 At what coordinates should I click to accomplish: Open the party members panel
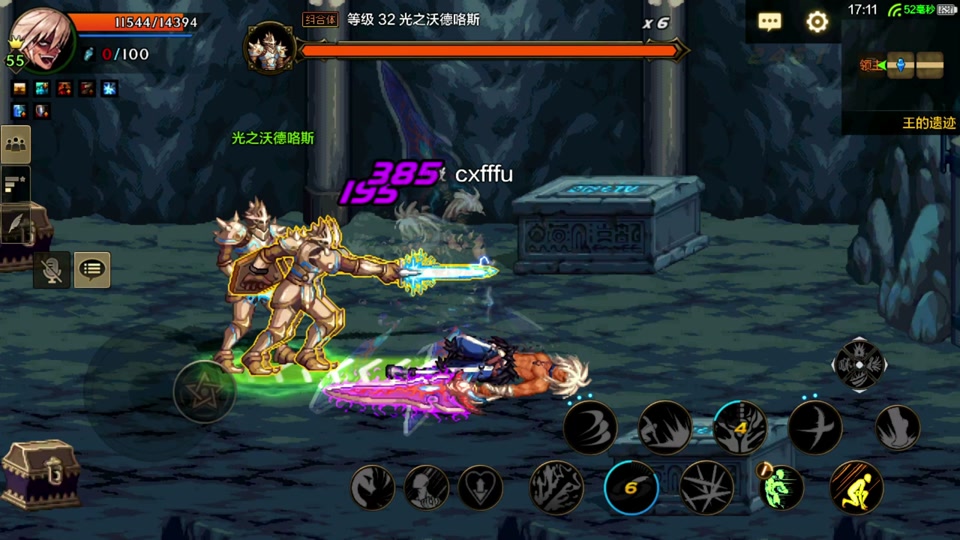15,144
